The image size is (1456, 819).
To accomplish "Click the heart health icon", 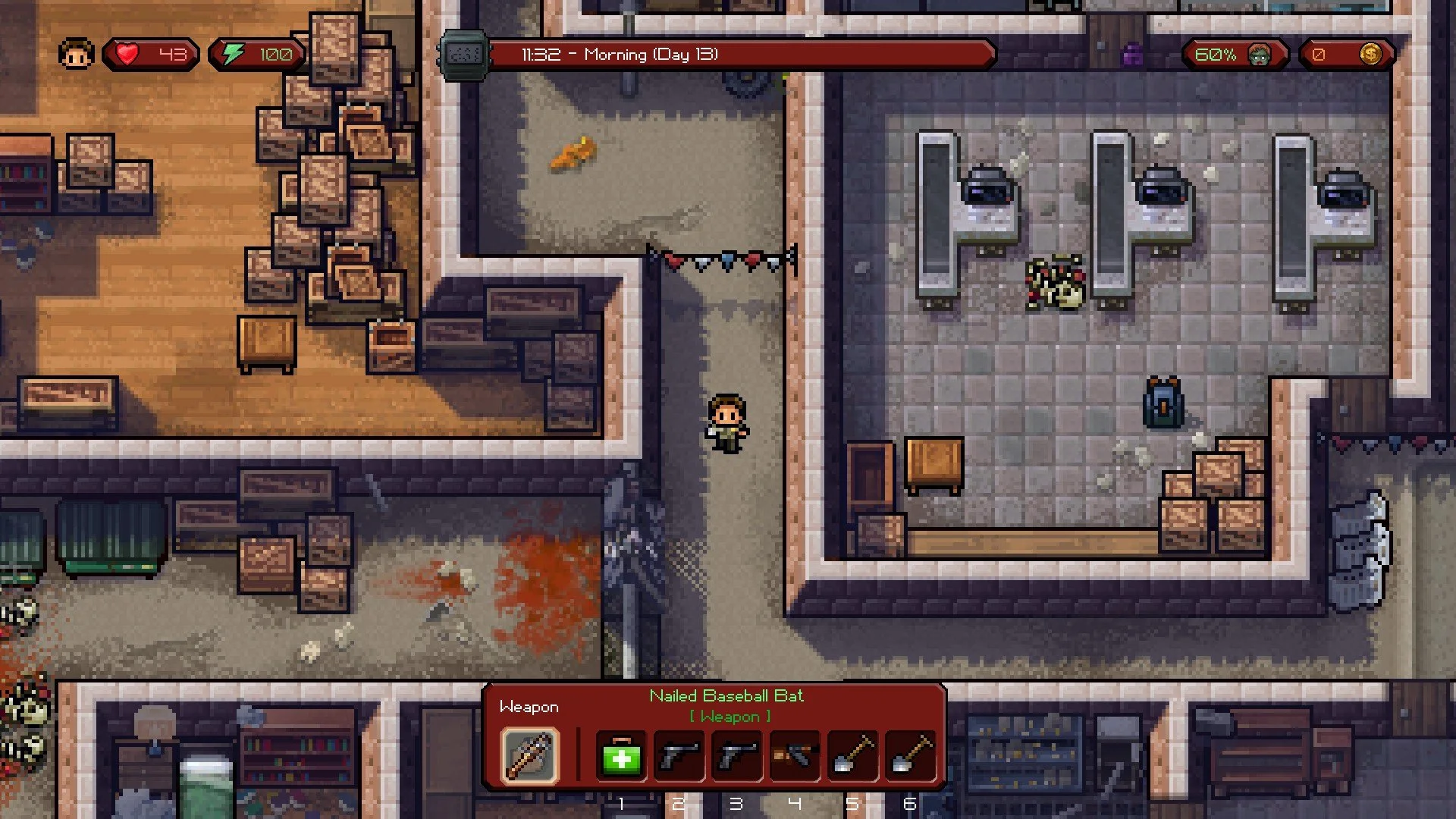I will [127, 53].
